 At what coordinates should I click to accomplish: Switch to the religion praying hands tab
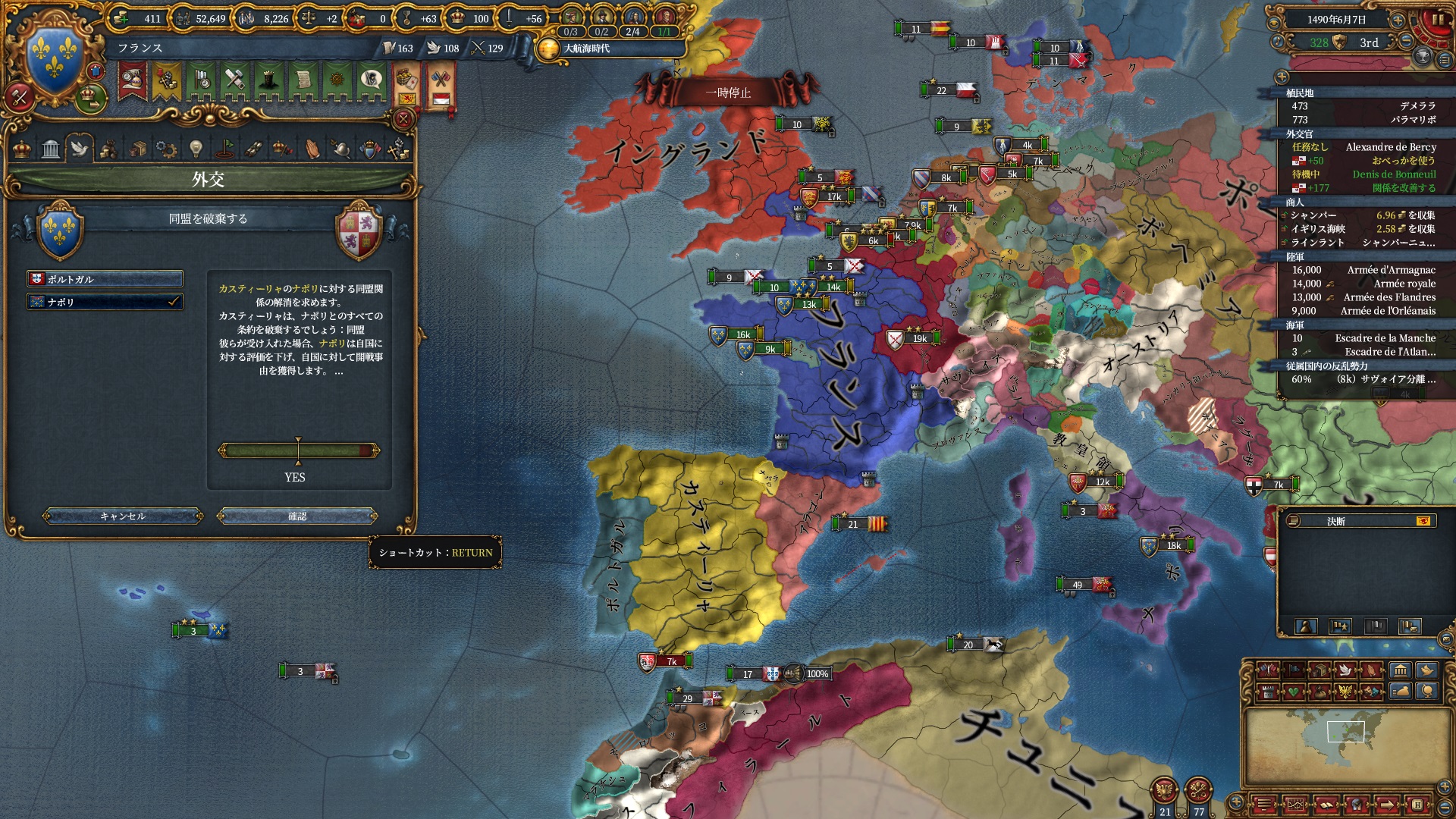point(312,149)
